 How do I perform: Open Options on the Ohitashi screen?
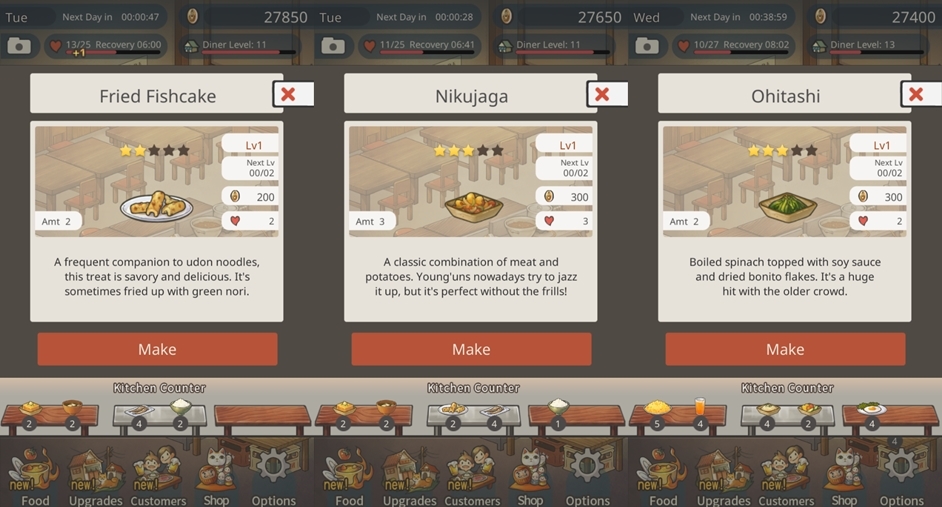[900, 475]
